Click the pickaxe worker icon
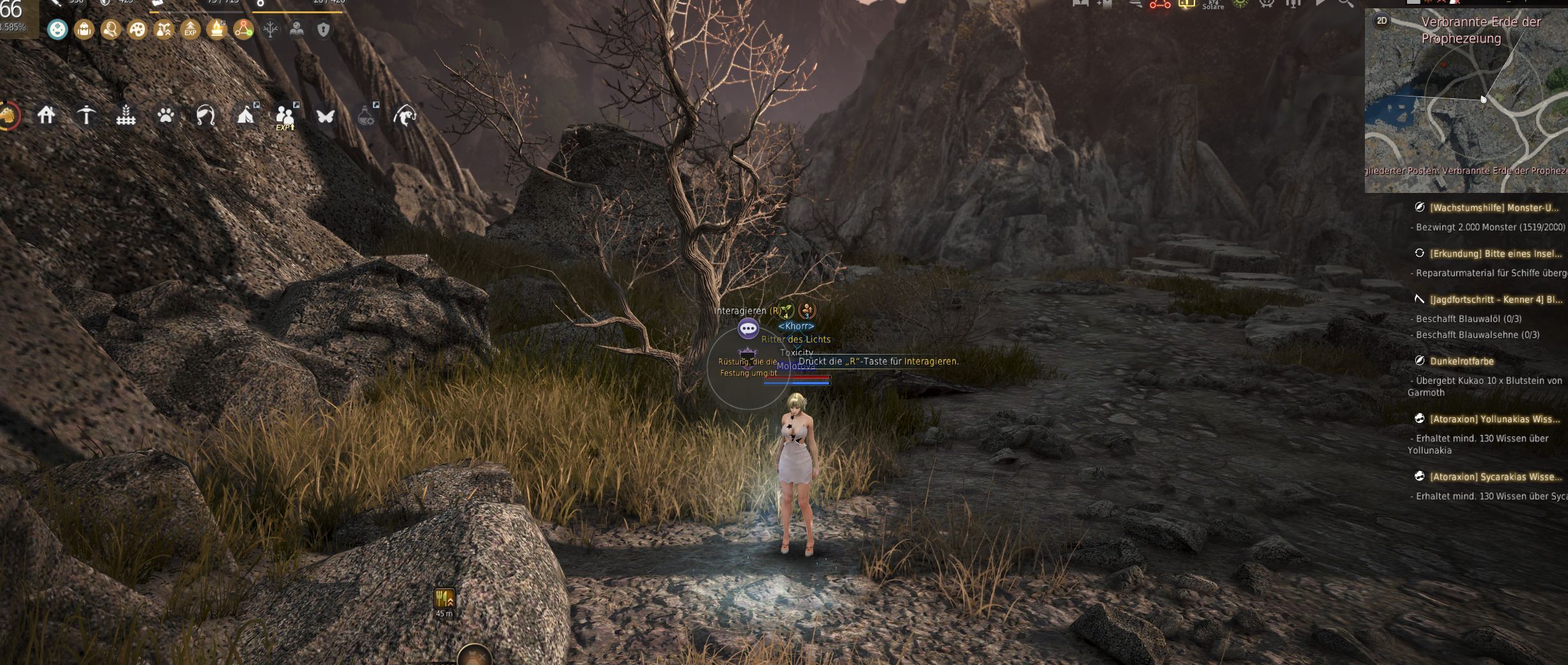This screenshot has width=1568, height=665. click(x=86, y=116)
